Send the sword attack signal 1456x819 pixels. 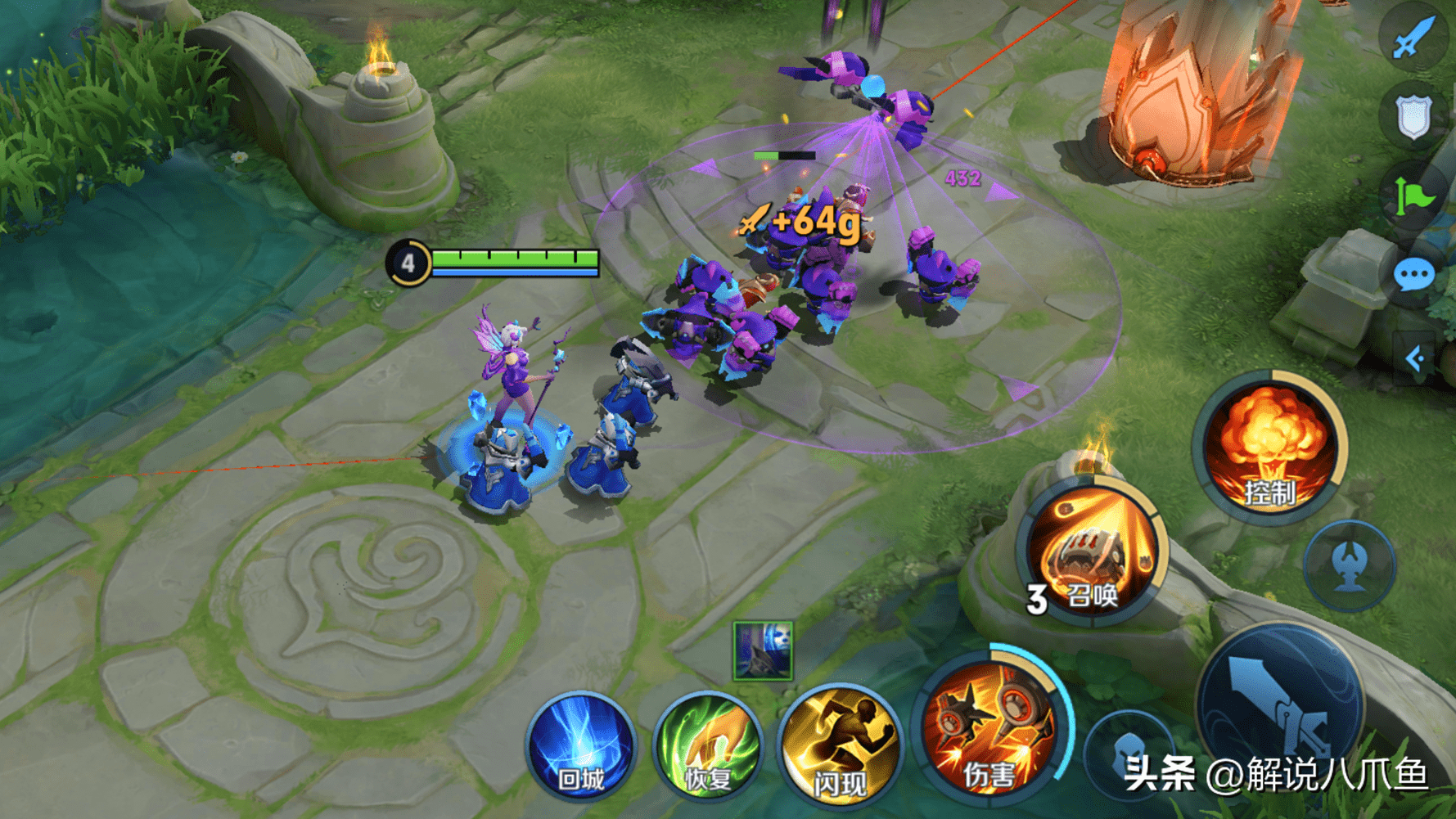coord(1413,37)
